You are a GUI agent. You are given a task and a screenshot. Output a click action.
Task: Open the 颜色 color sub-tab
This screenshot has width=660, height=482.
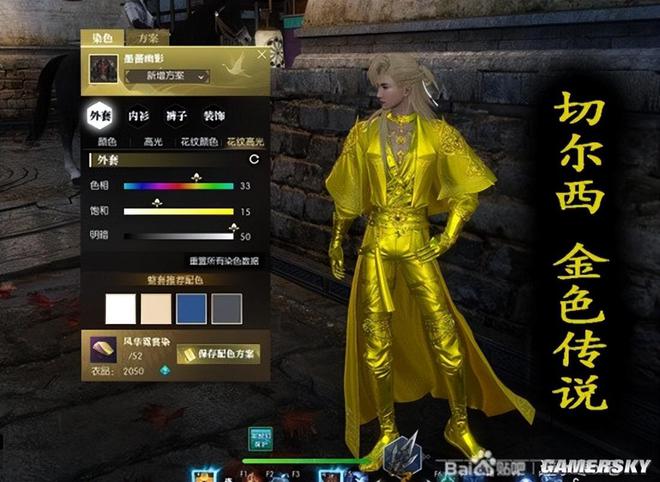tap(105, 142)
